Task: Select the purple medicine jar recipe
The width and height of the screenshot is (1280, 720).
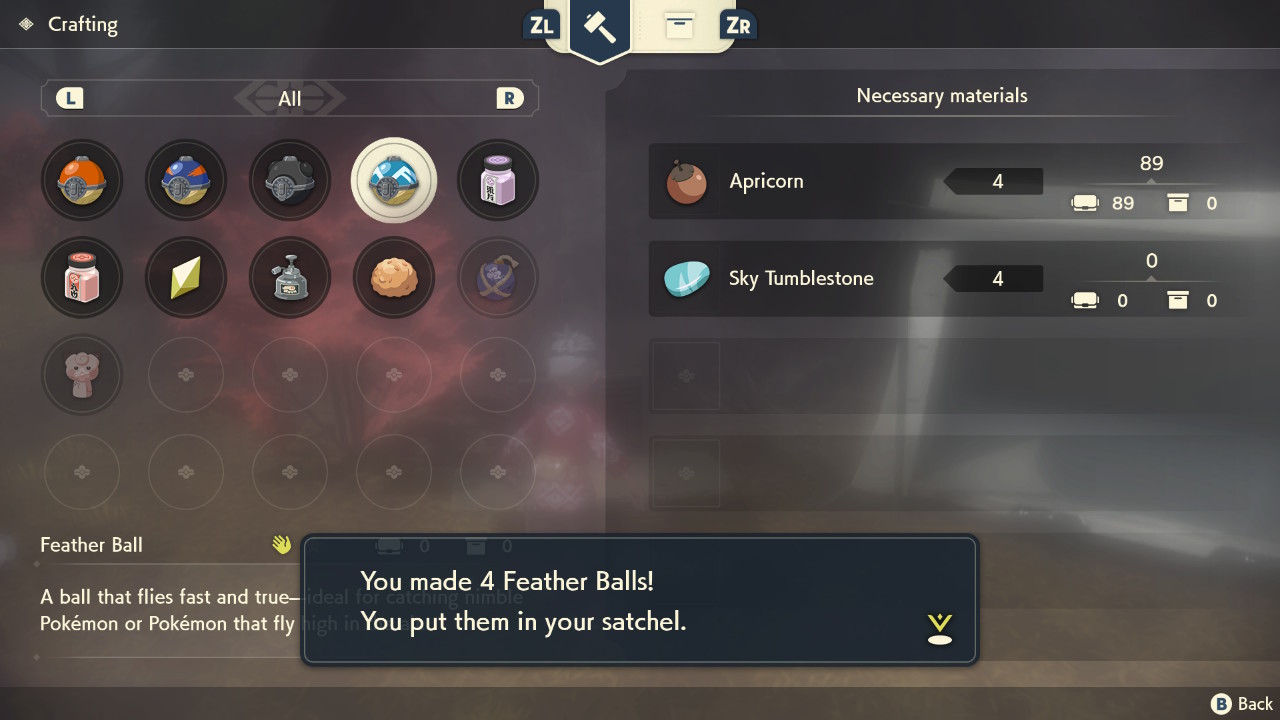Action: tap(498, 181)
